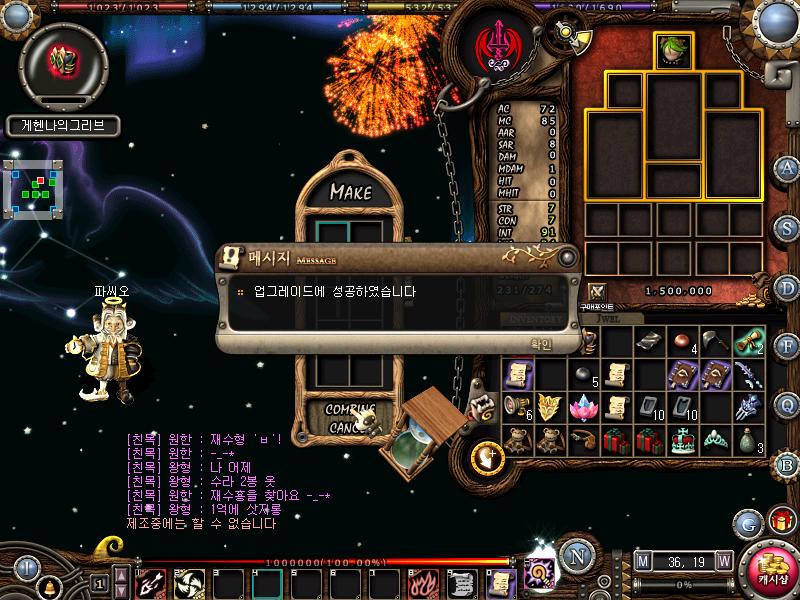Confirm the message with the 확인 button
800x600 pixels.
point(540,342)
